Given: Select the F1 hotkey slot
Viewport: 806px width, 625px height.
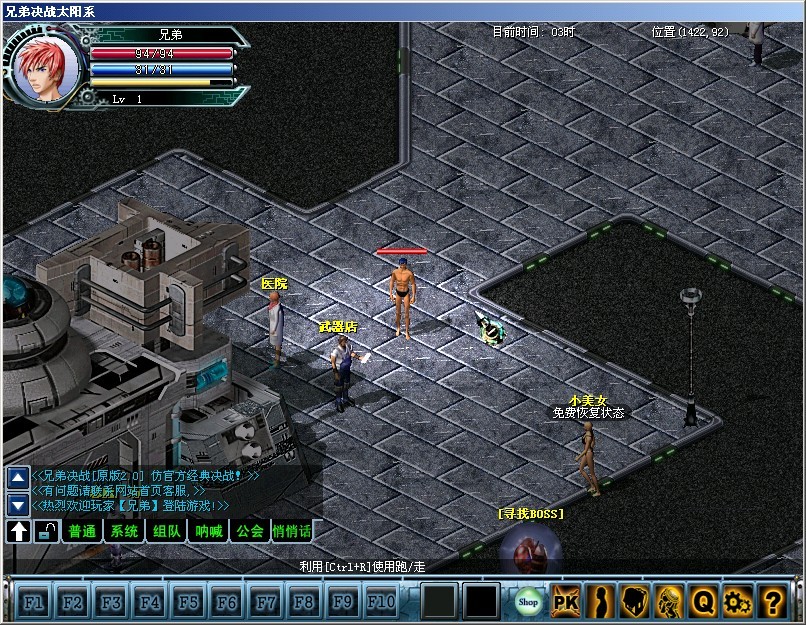Looking at the screenshot, I should click(x=33, y=602).
